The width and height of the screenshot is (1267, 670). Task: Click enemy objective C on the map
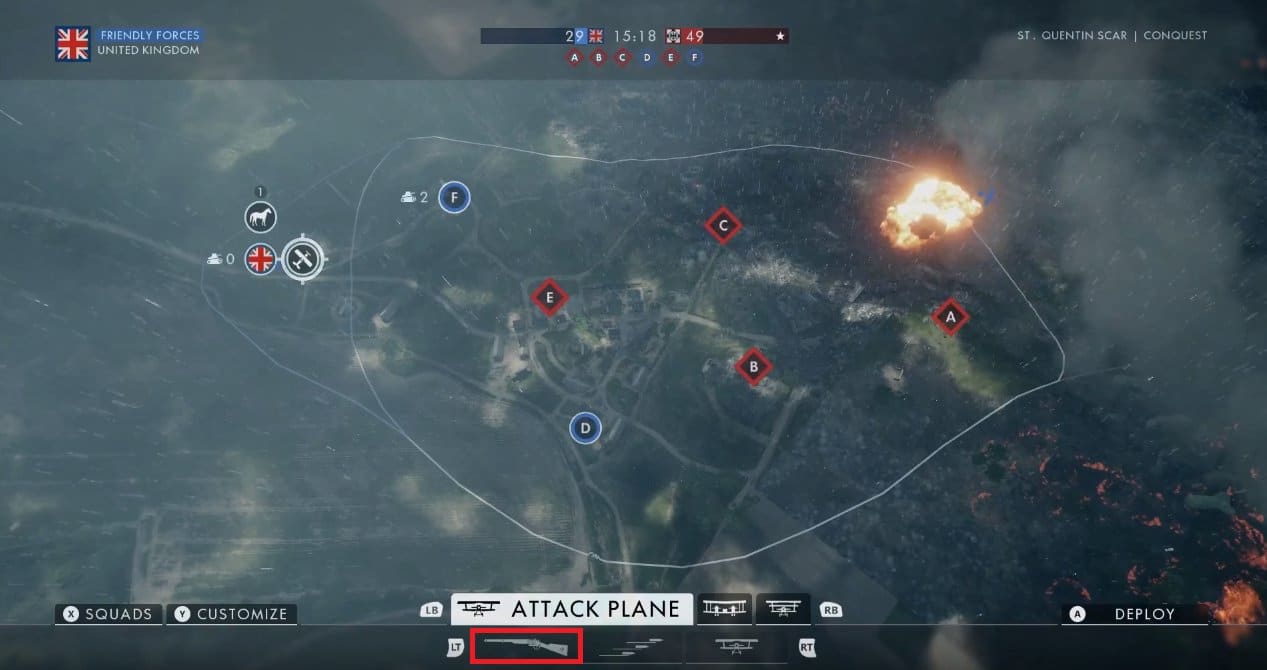point(722,226)
